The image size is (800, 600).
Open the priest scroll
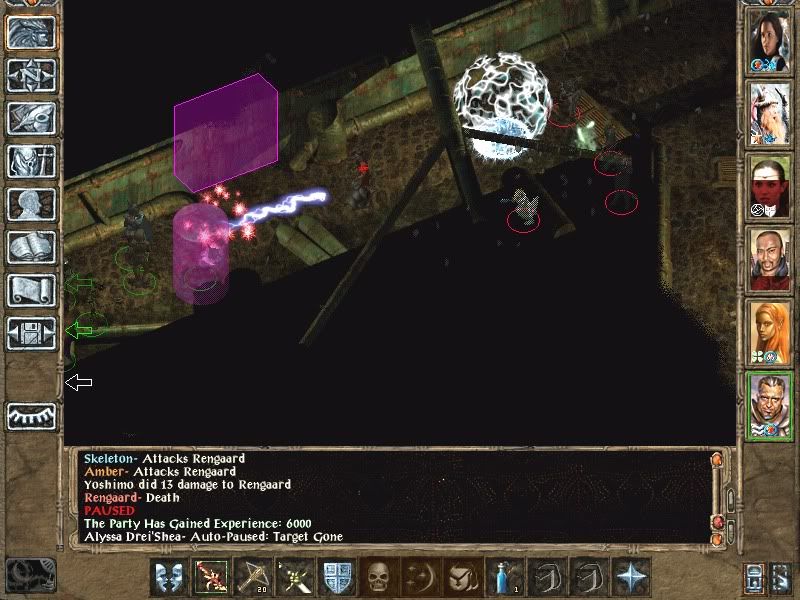[32, 291]
